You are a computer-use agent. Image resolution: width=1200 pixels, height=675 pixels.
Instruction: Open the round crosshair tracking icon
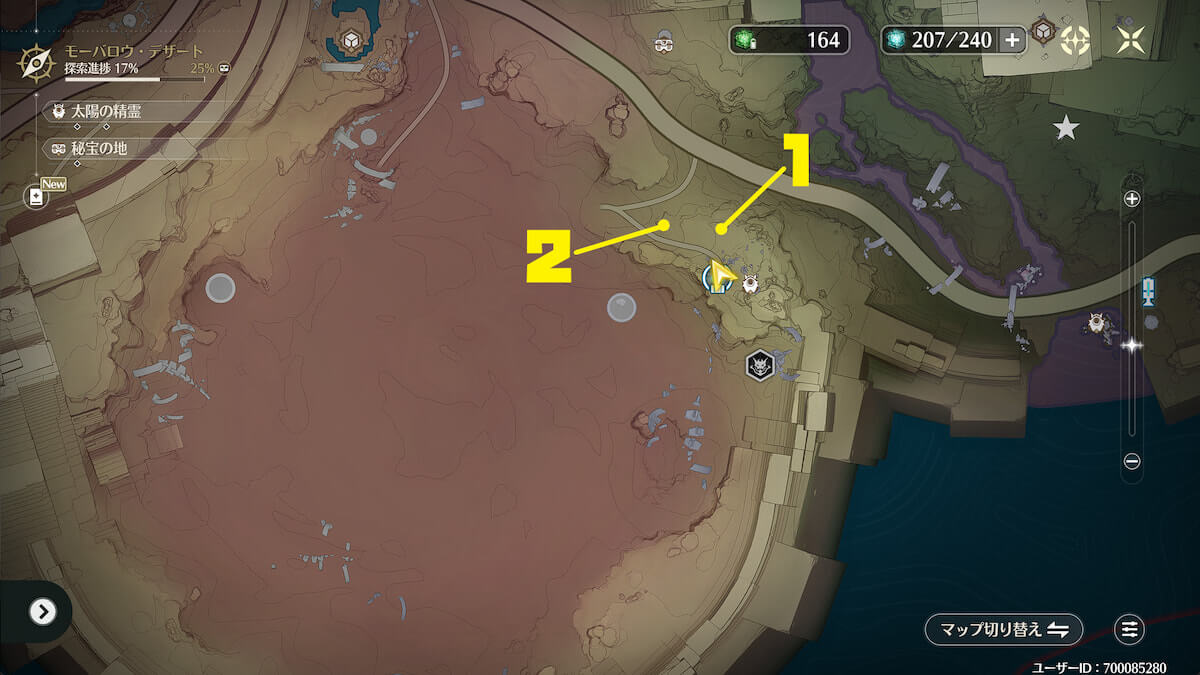click(1075, 40)
